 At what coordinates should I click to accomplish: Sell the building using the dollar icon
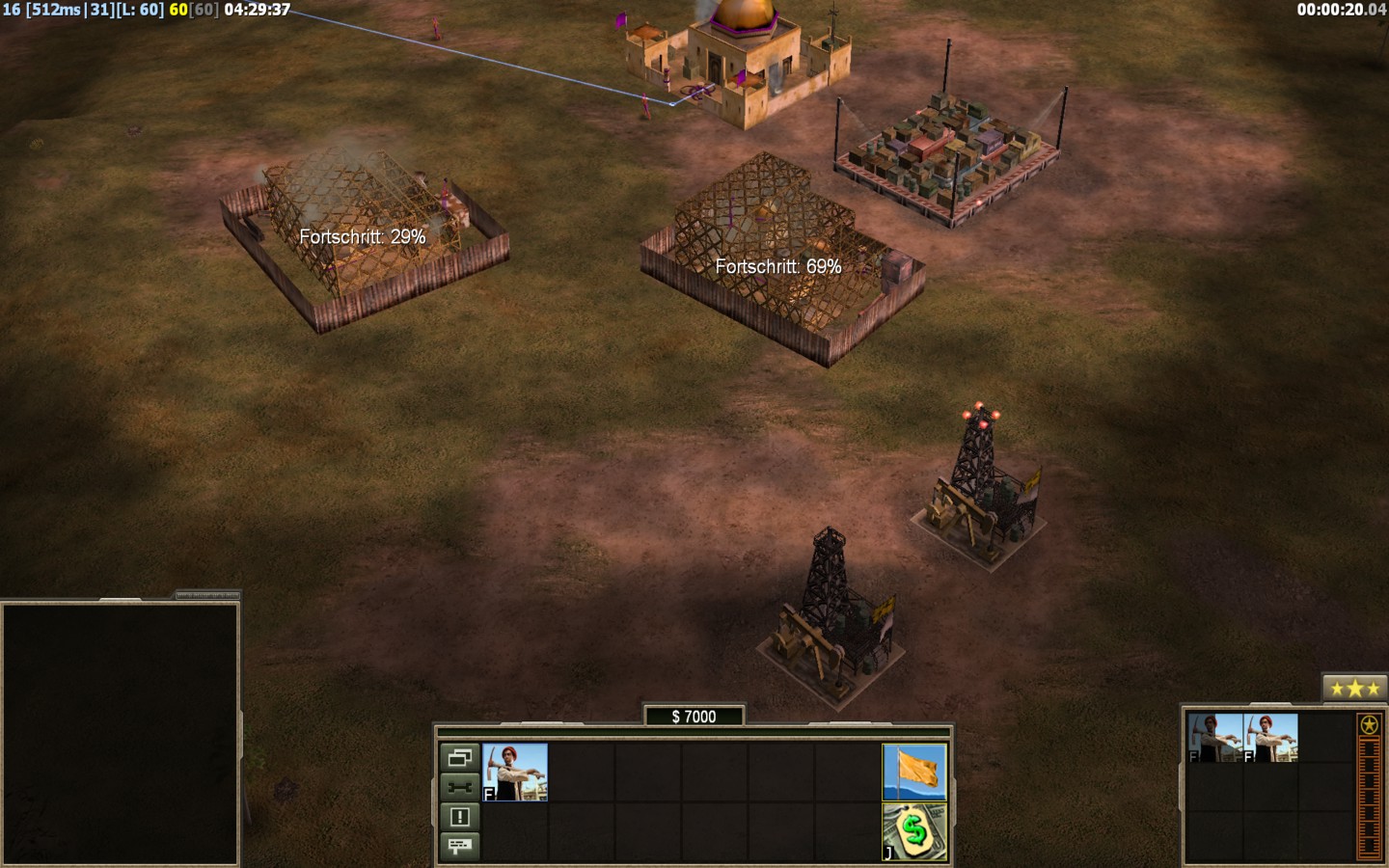914,831
